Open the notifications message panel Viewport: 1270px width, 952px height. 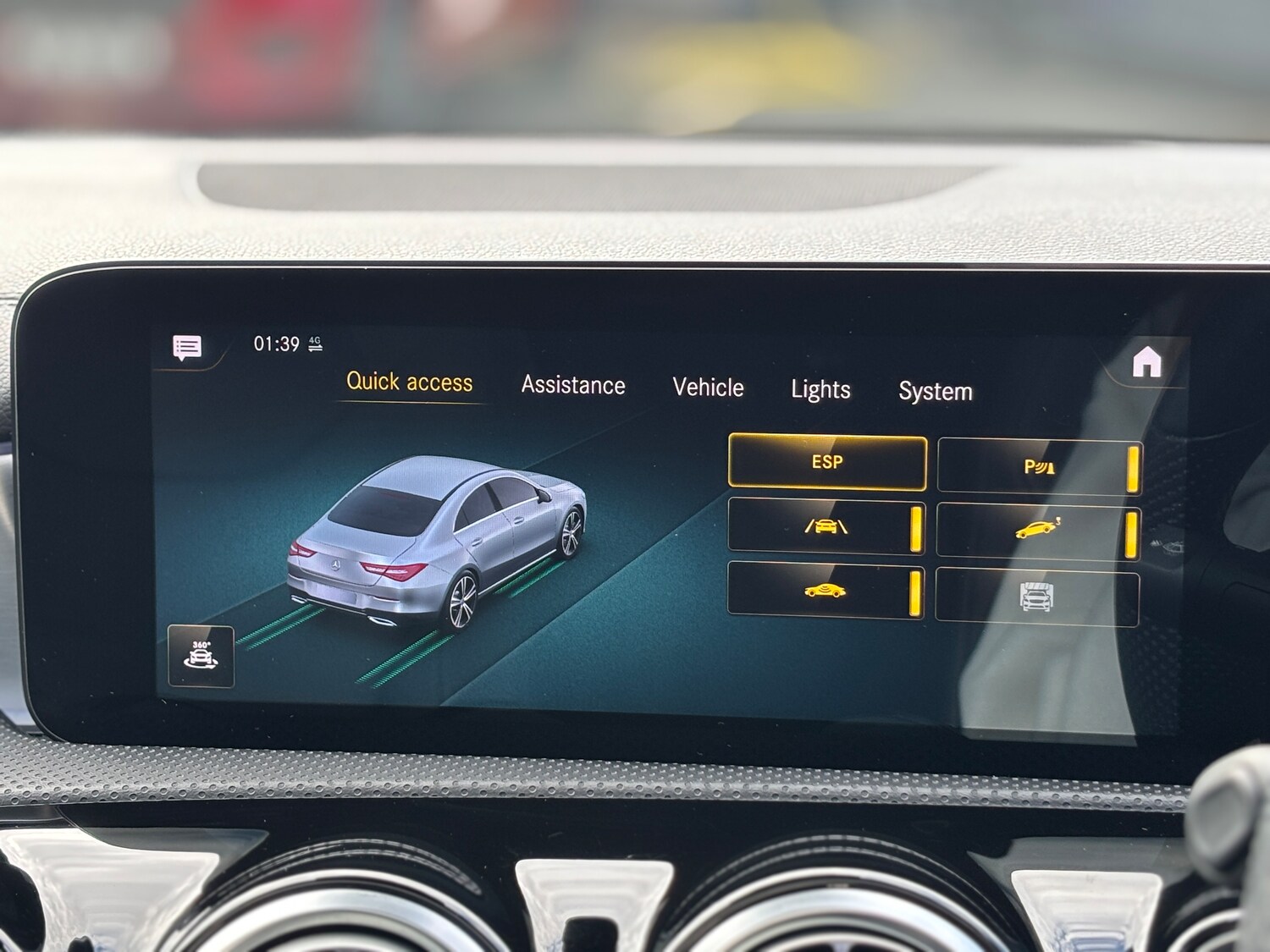186,347
